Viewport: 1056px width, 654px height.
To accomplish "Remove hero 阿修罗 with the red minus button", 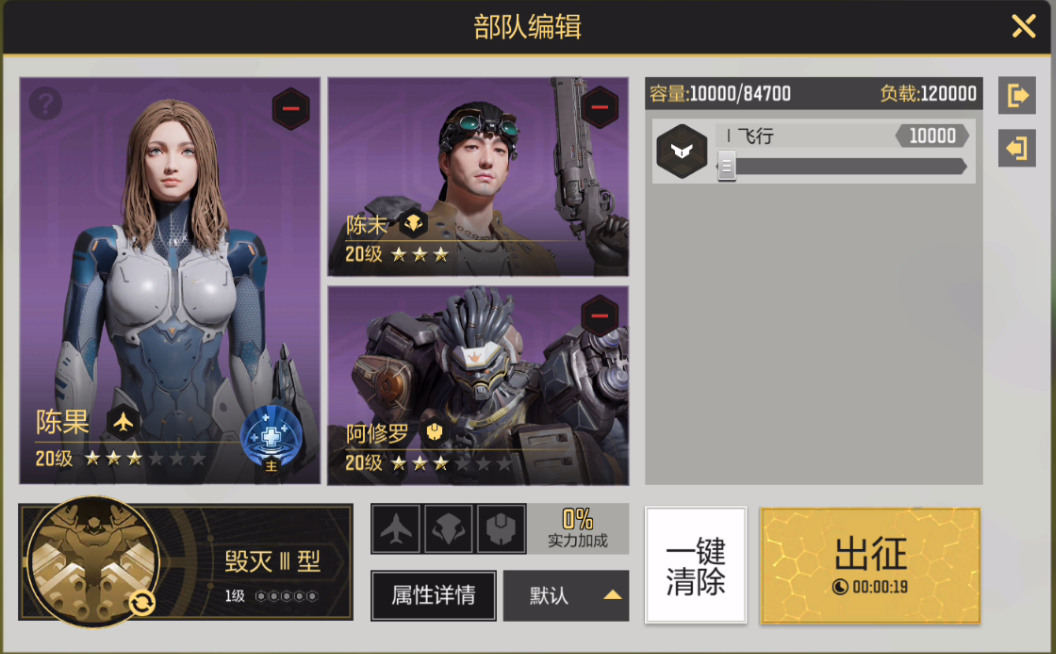I will coord(599,316).
